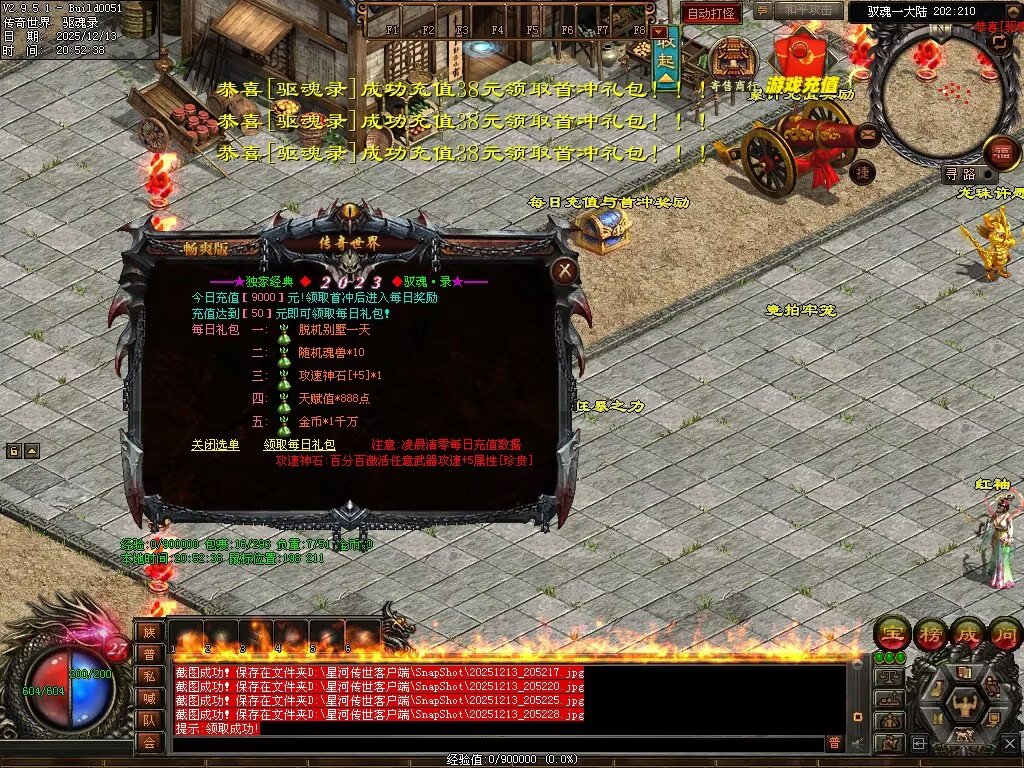Open the 宝 treasure round button
The height and width of the screenshot is (768, 1024).
[892, 634]
